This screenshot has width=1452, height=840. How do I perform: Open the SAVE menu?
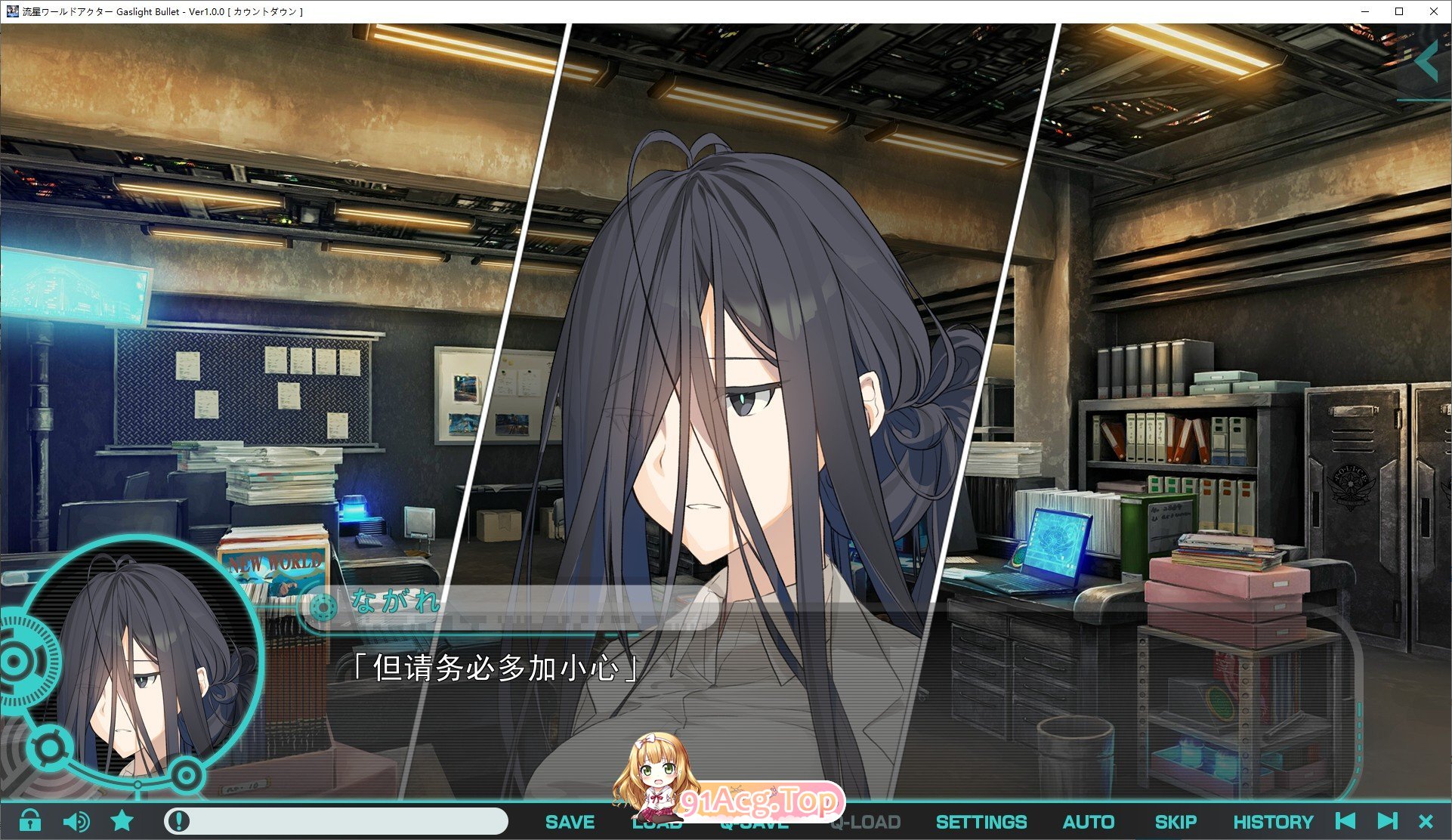click(x=570, y=821)
